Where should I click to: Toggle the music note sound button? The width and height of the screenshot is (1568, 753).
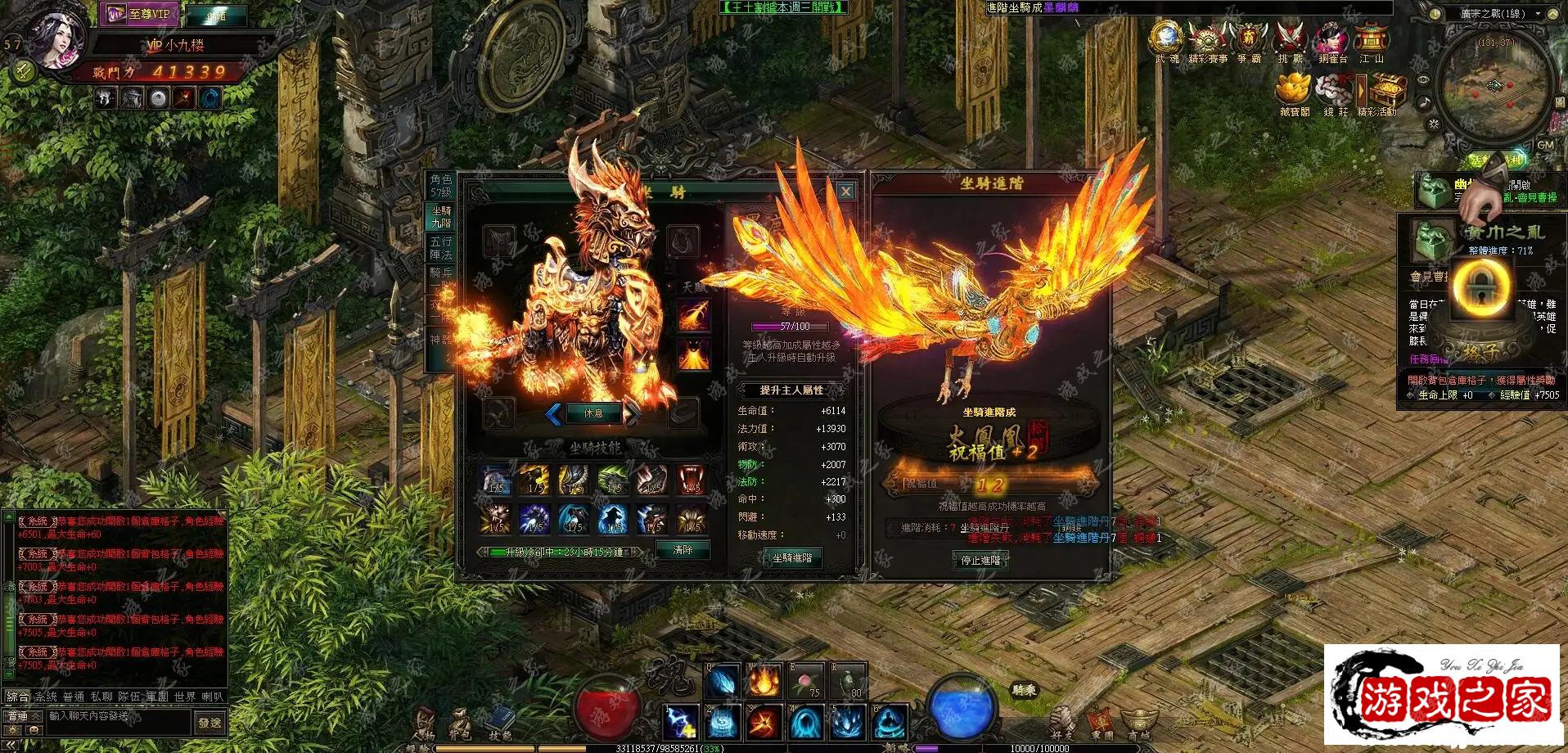coord(1425,102)
